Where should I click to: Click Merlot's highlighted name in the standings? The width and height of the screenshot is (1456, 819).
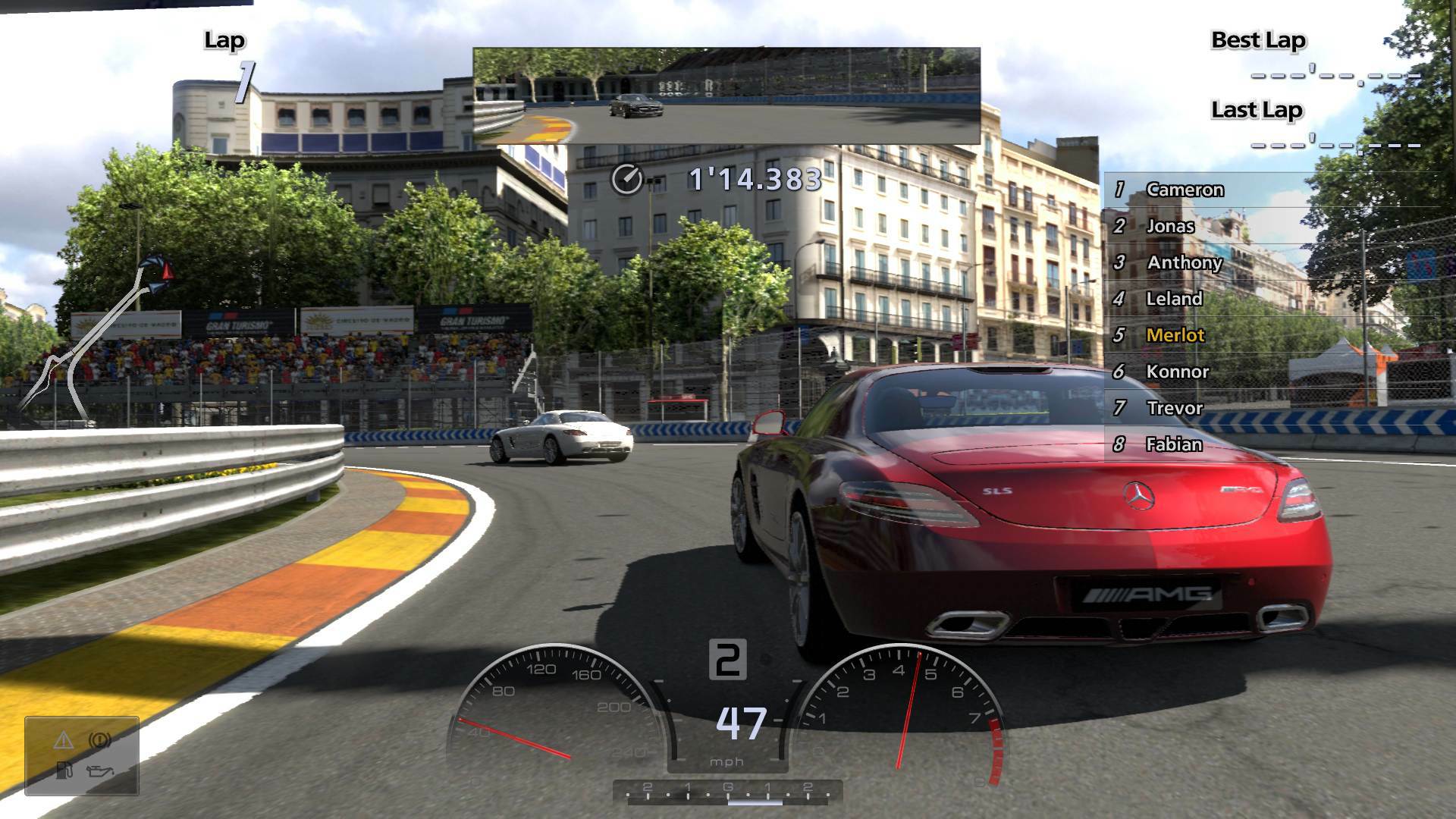click(x=1175, y=335)
